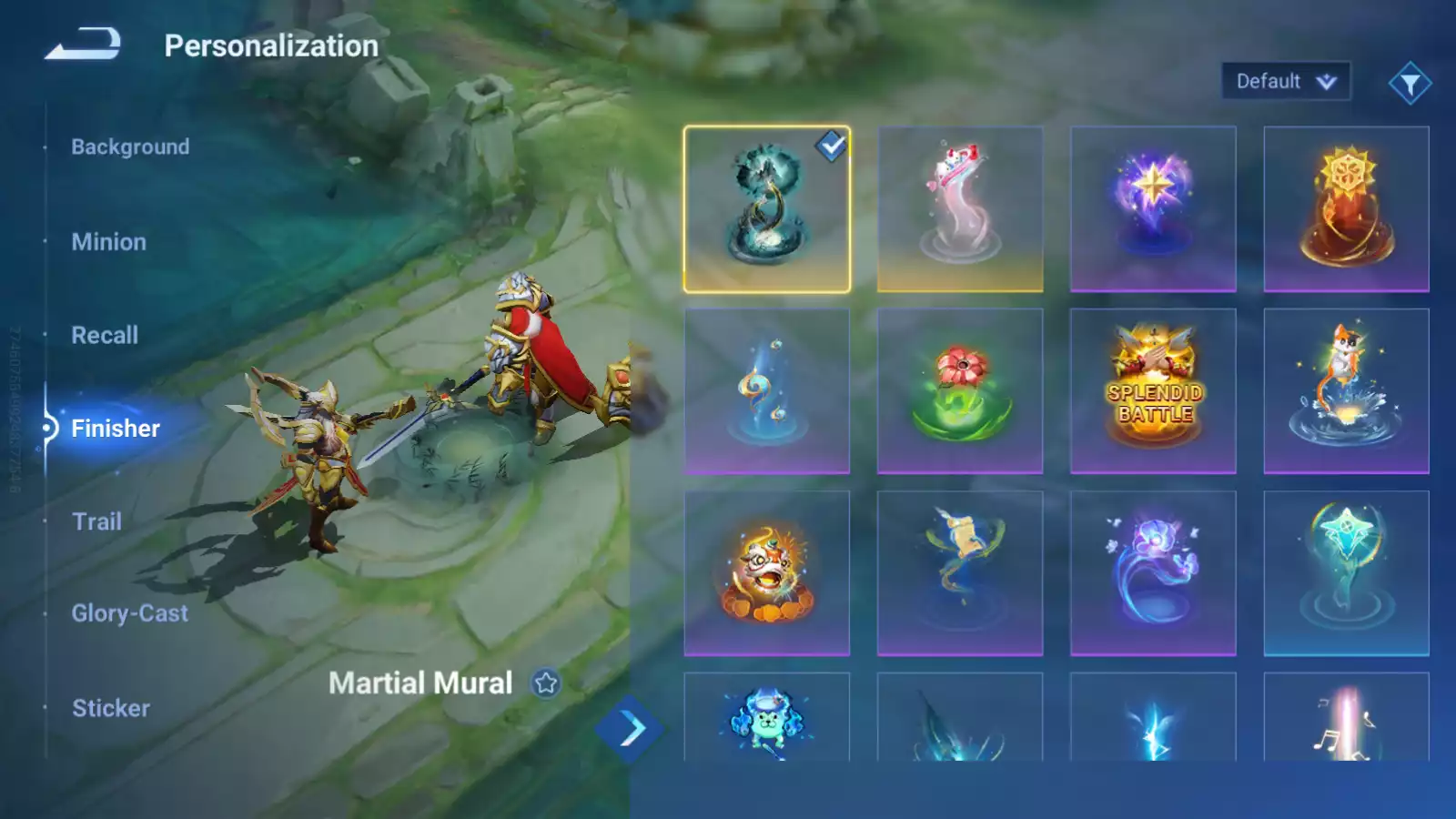Viewport: 1456px width, 819px height.
Task: Choose the Splendid Battle finisher
Action: point(1153,391)
